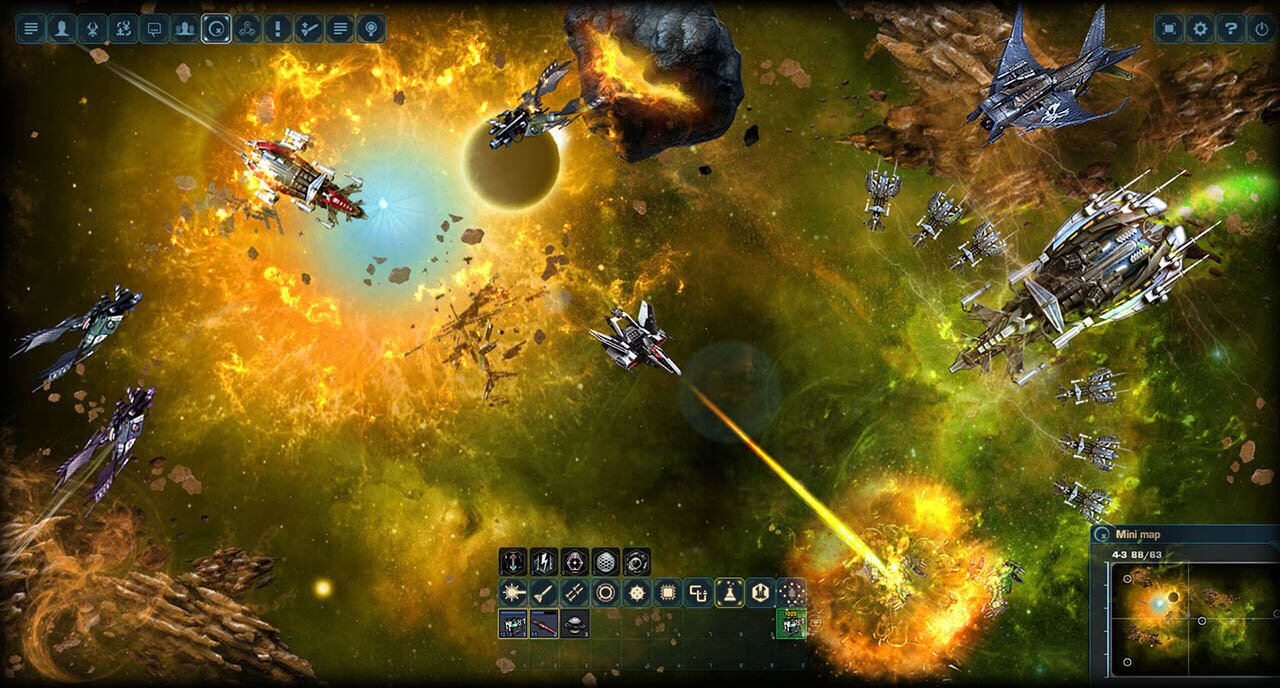This screenshot has width=1280, height=688.
Task: Select the red laser ammo slot
Action: tap(544, 624)
